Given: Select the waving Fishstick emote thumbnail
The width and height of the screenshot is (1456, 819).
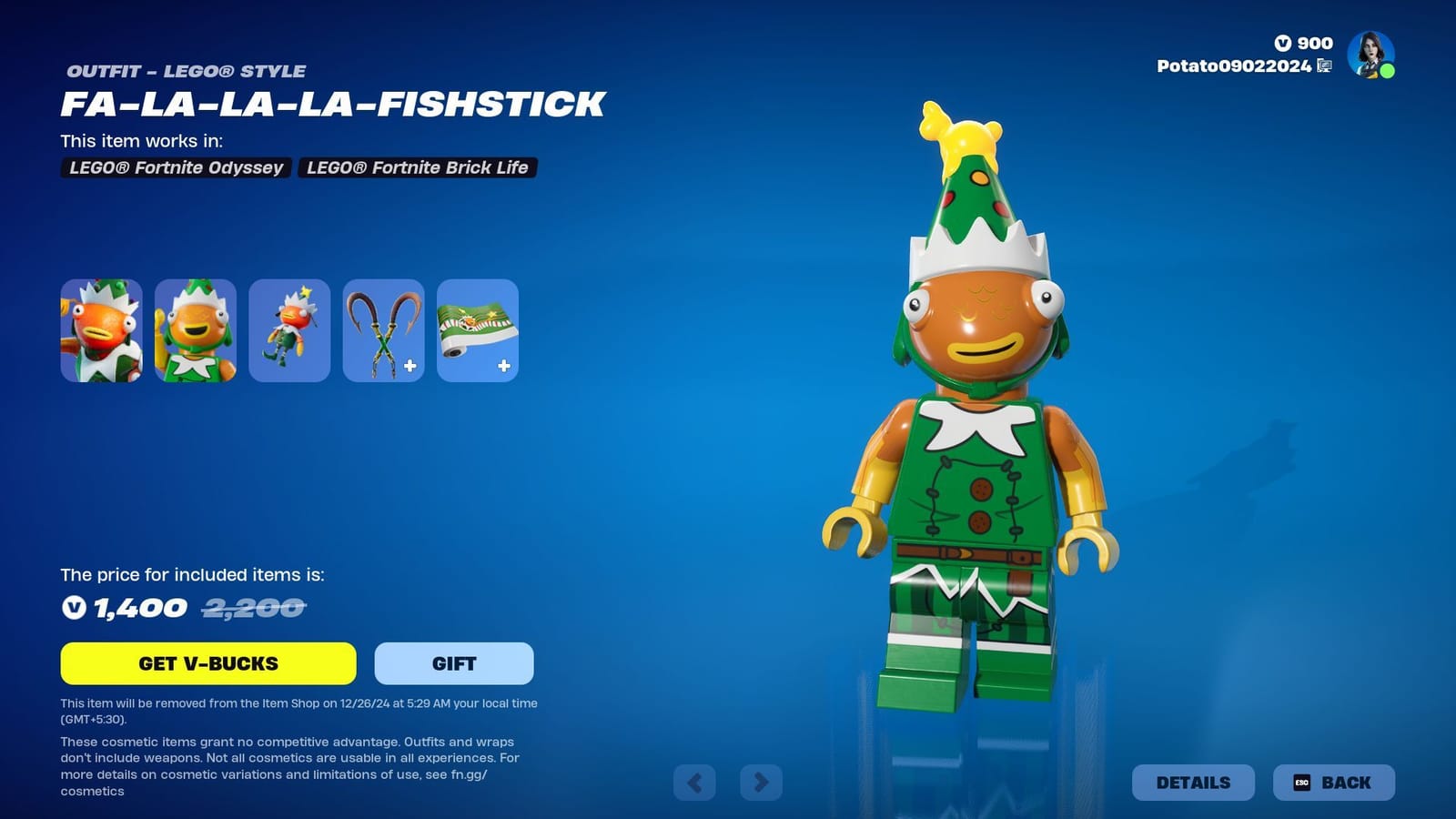Looking at the screenshot, I should click(196, 330).
